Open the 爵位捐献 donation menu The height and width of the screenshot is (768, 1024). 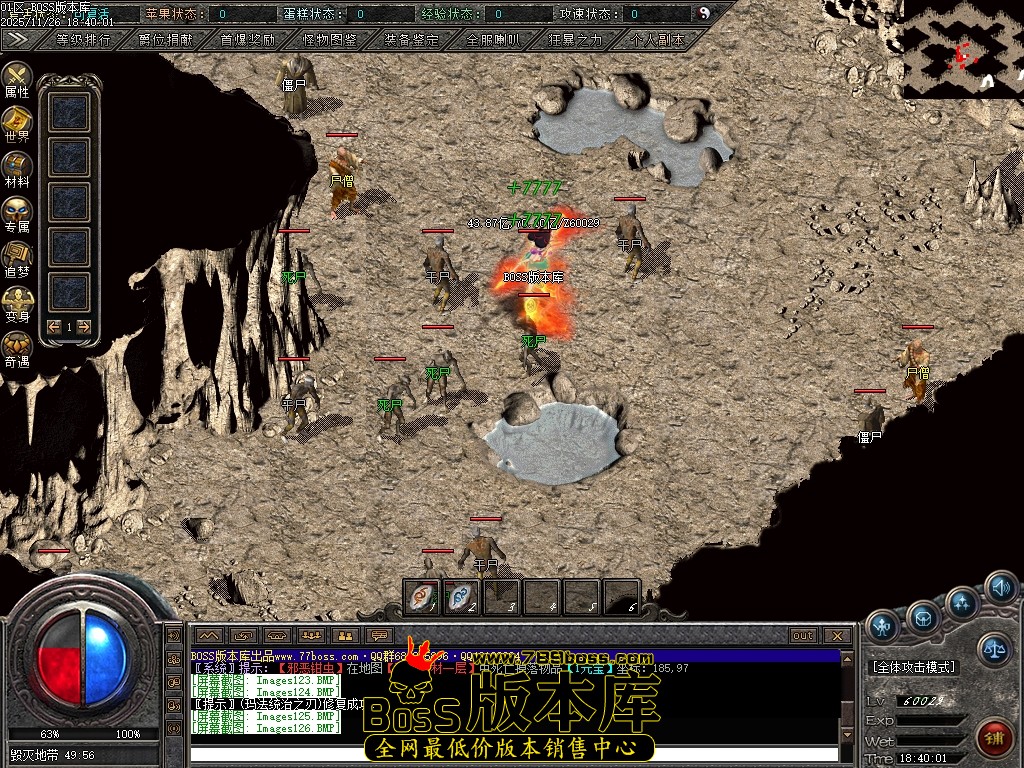tap(166, 41)
